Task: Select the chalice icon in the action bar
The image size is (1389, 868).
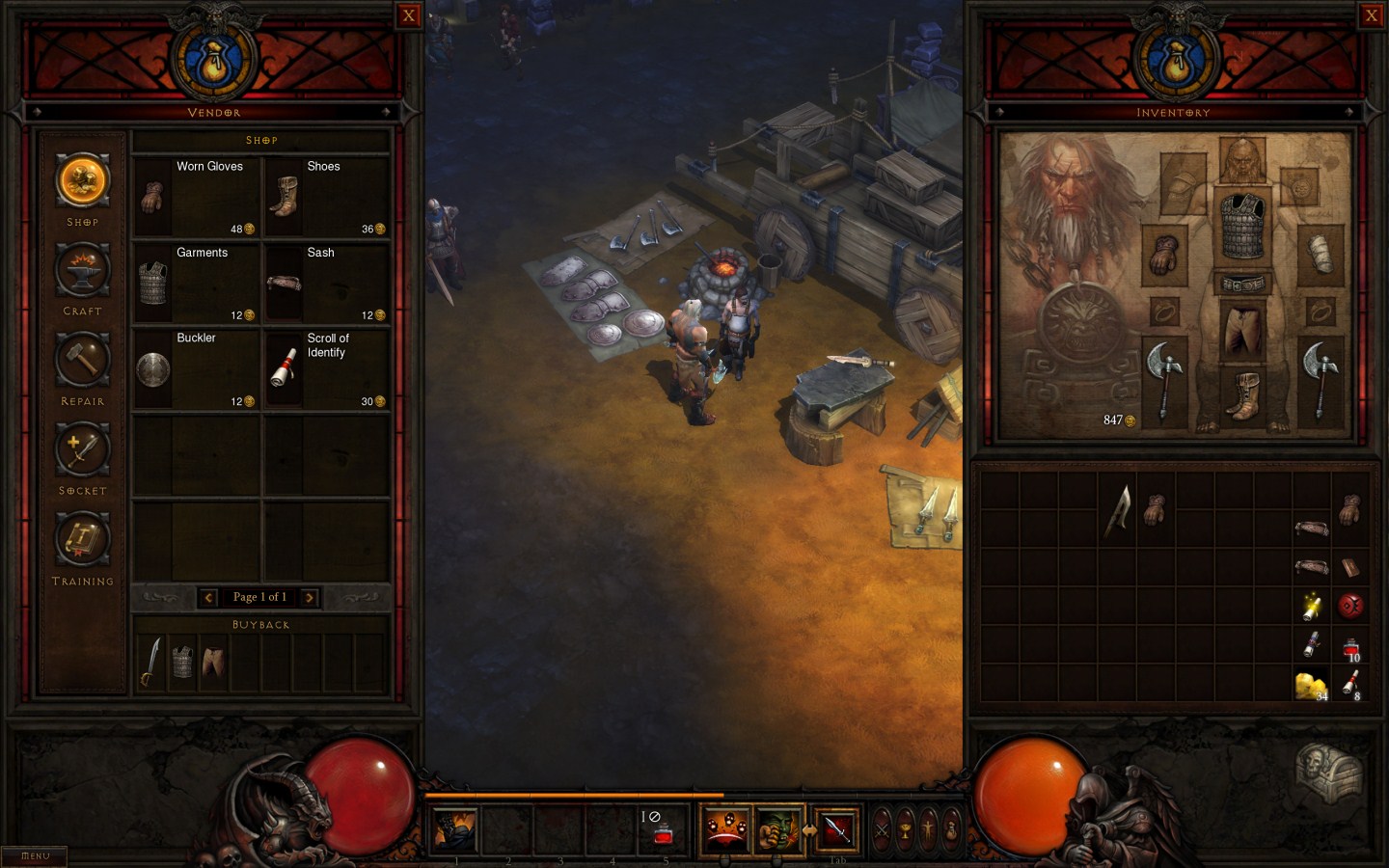Action: pyautogui.click(x=907, y=829)
